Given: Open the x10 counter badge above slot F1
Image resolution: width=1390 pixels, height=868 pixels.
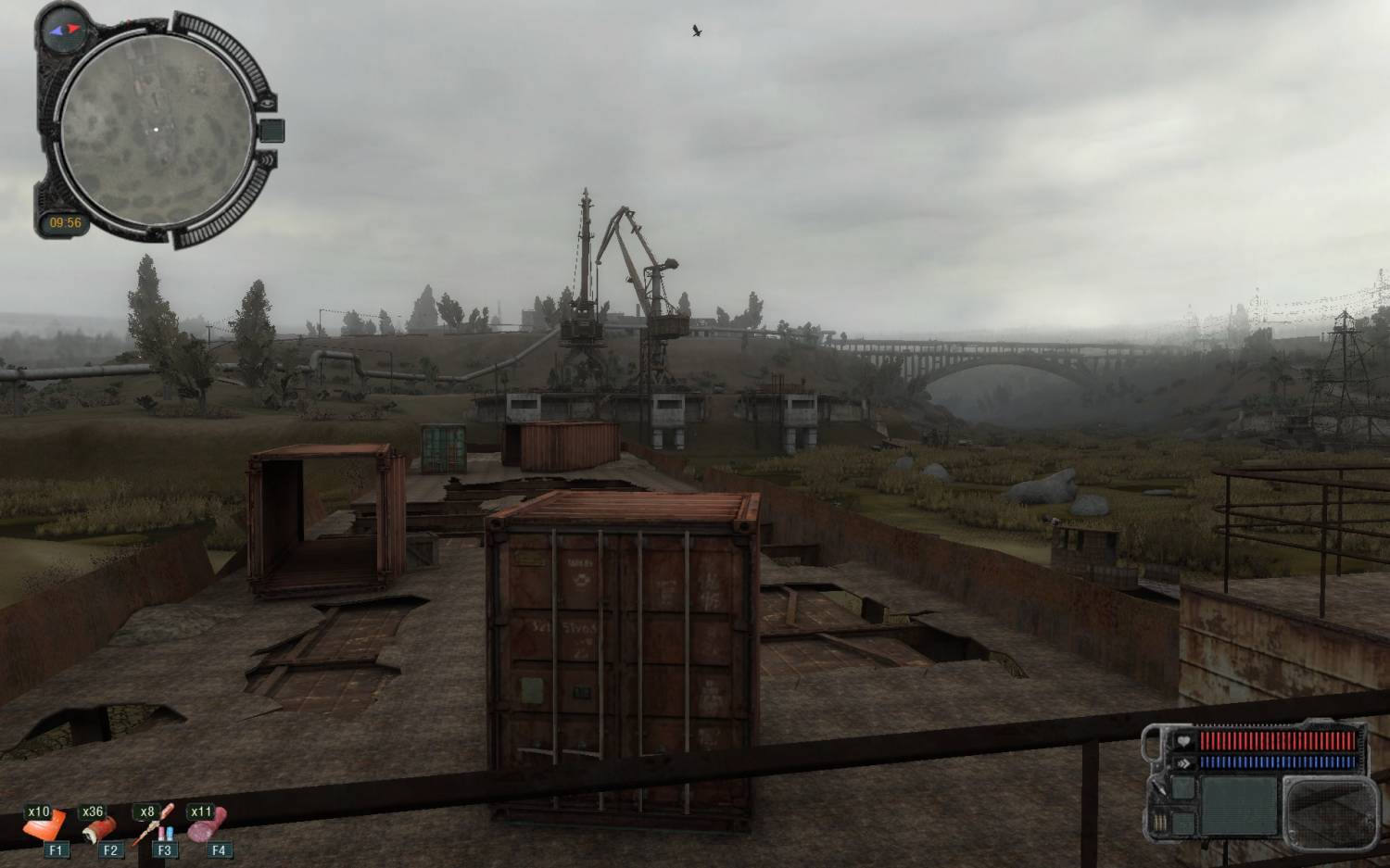Looking at the screenshot, I should click(x=38, y=811).
